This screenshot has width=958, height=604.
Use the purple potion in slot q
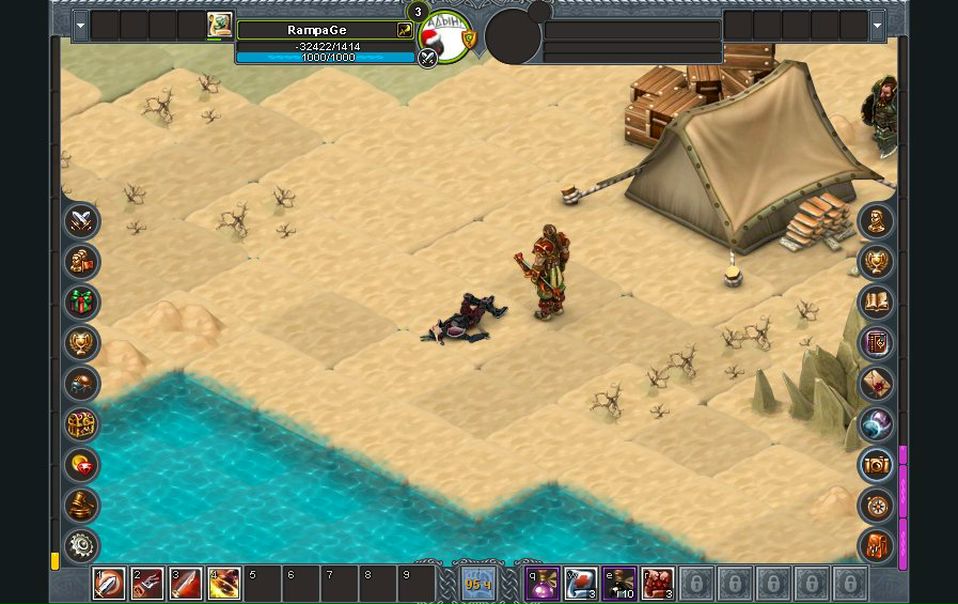click(x=543, y=583)
